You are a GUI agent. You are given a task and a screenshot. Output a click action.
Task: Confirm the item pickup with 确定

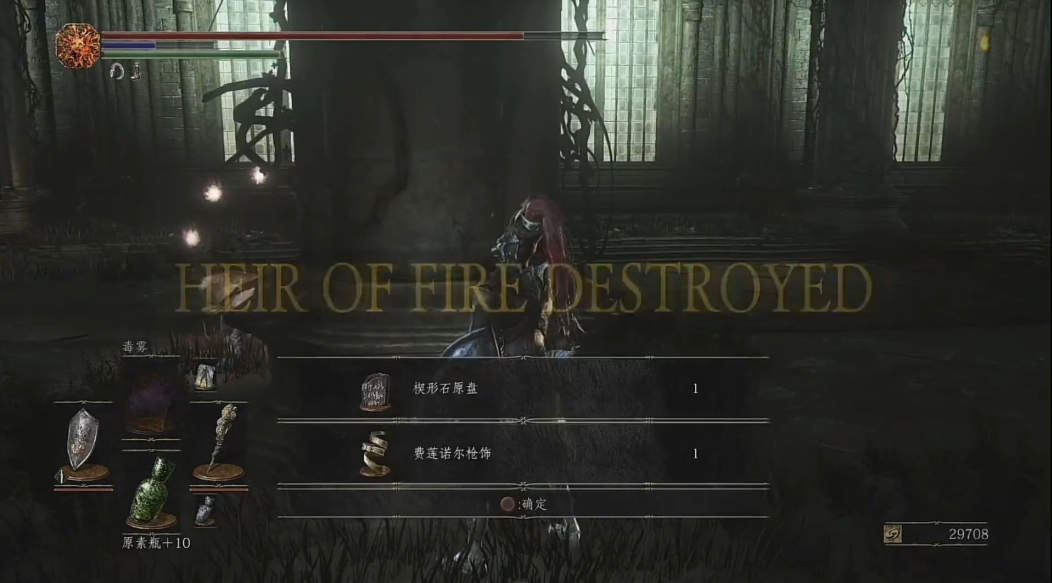pyautogui.click(x=524, y=505)
